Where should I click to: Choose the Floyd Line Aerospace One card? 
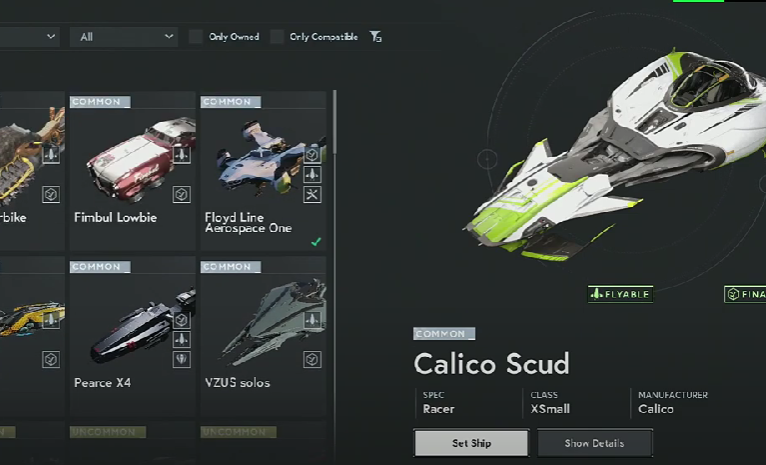263,171
